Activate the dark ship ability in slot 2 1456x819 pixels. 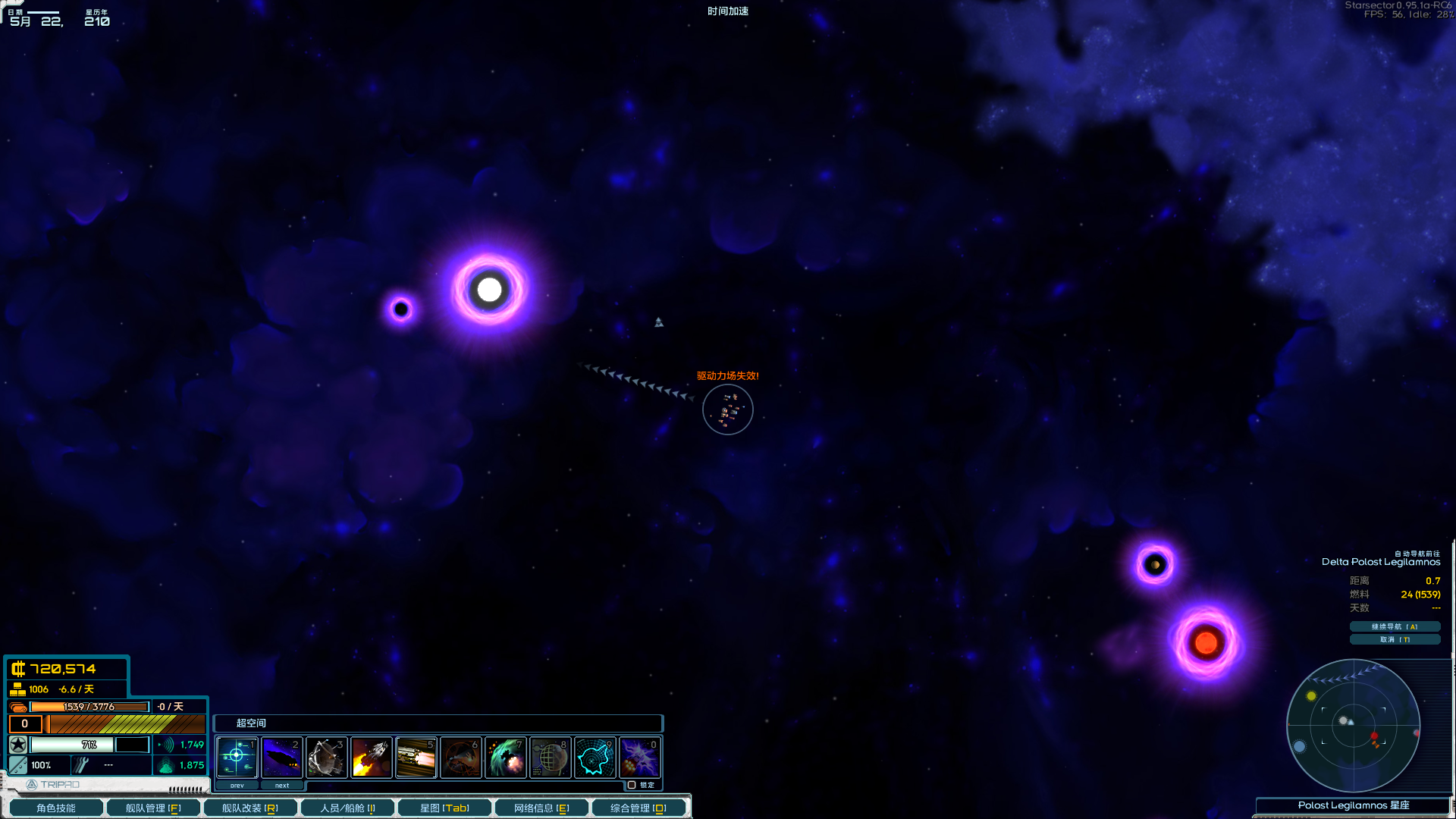tap(282, 757)
